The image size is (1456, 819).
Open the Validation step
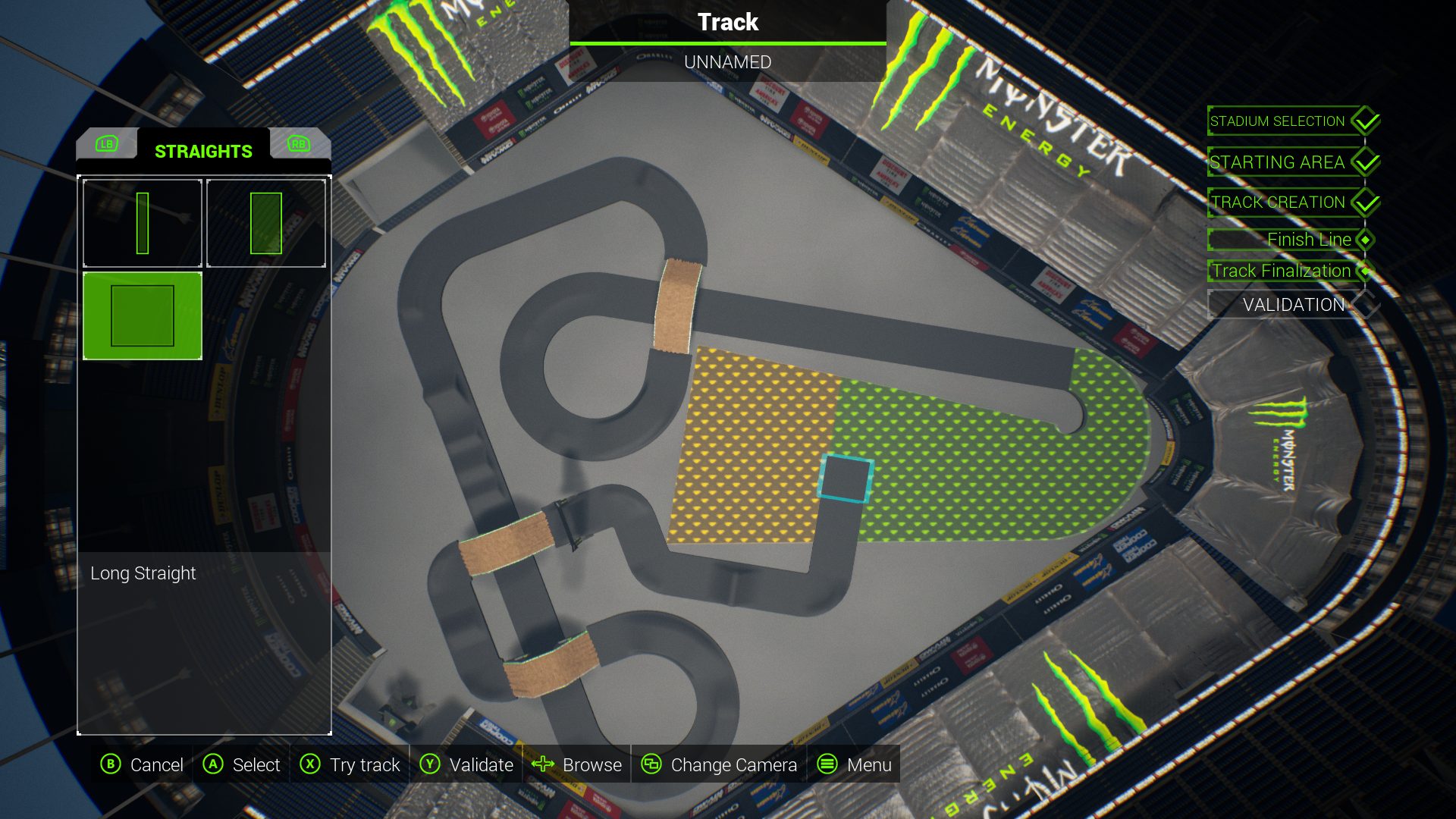tap(1292, 305)
